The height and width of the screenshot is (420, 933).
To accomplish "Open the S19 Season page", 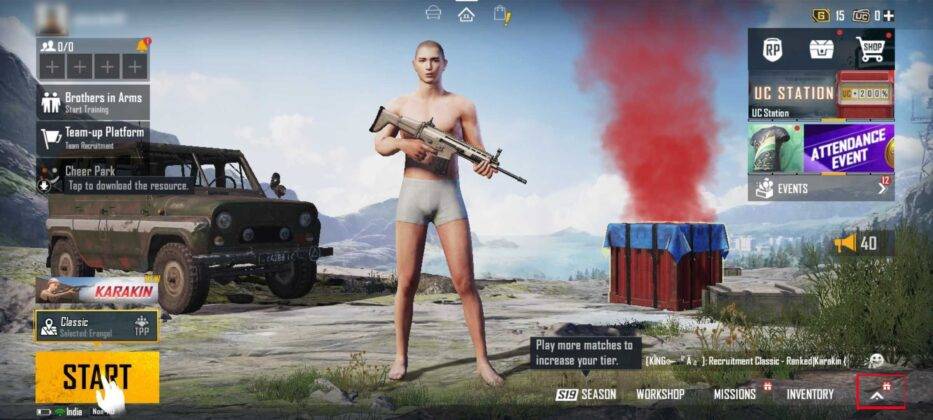I will pos(587,394).
